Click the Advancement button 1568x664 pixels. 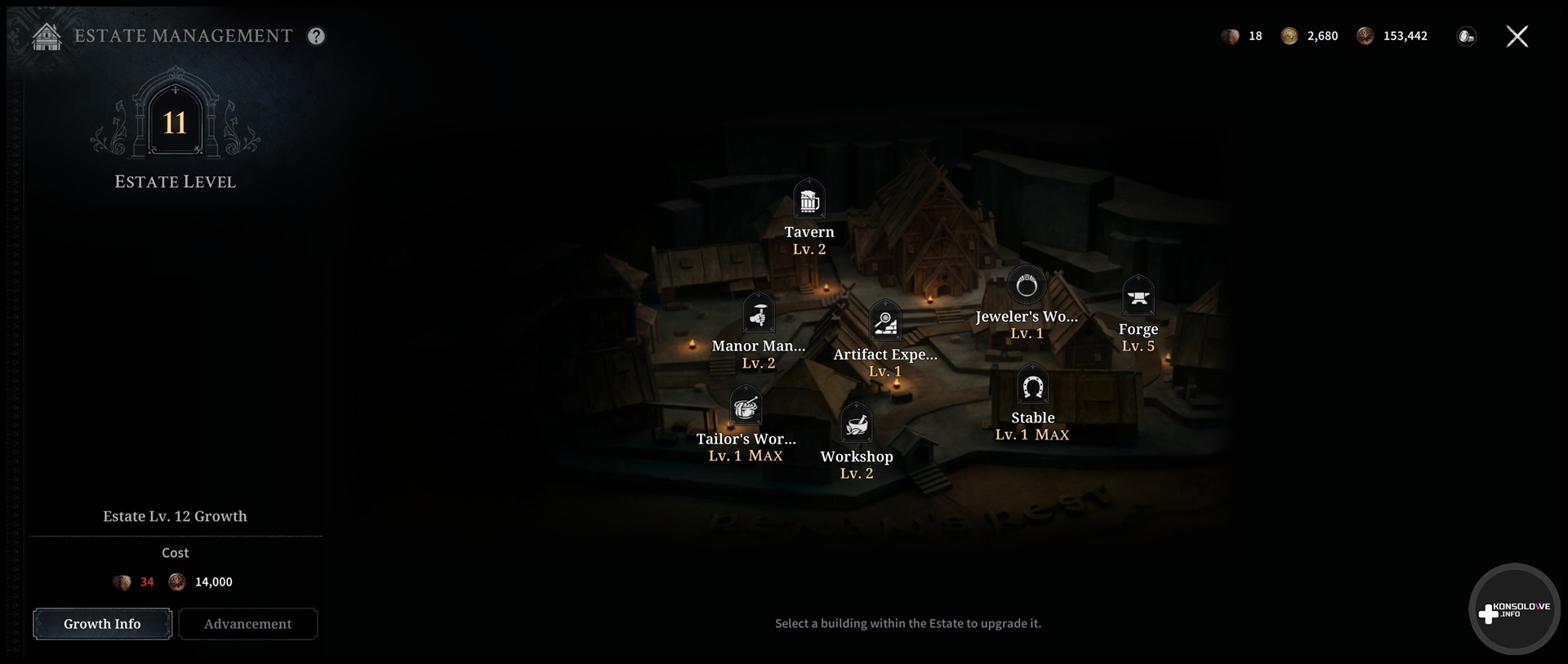(x=247, y=624)
